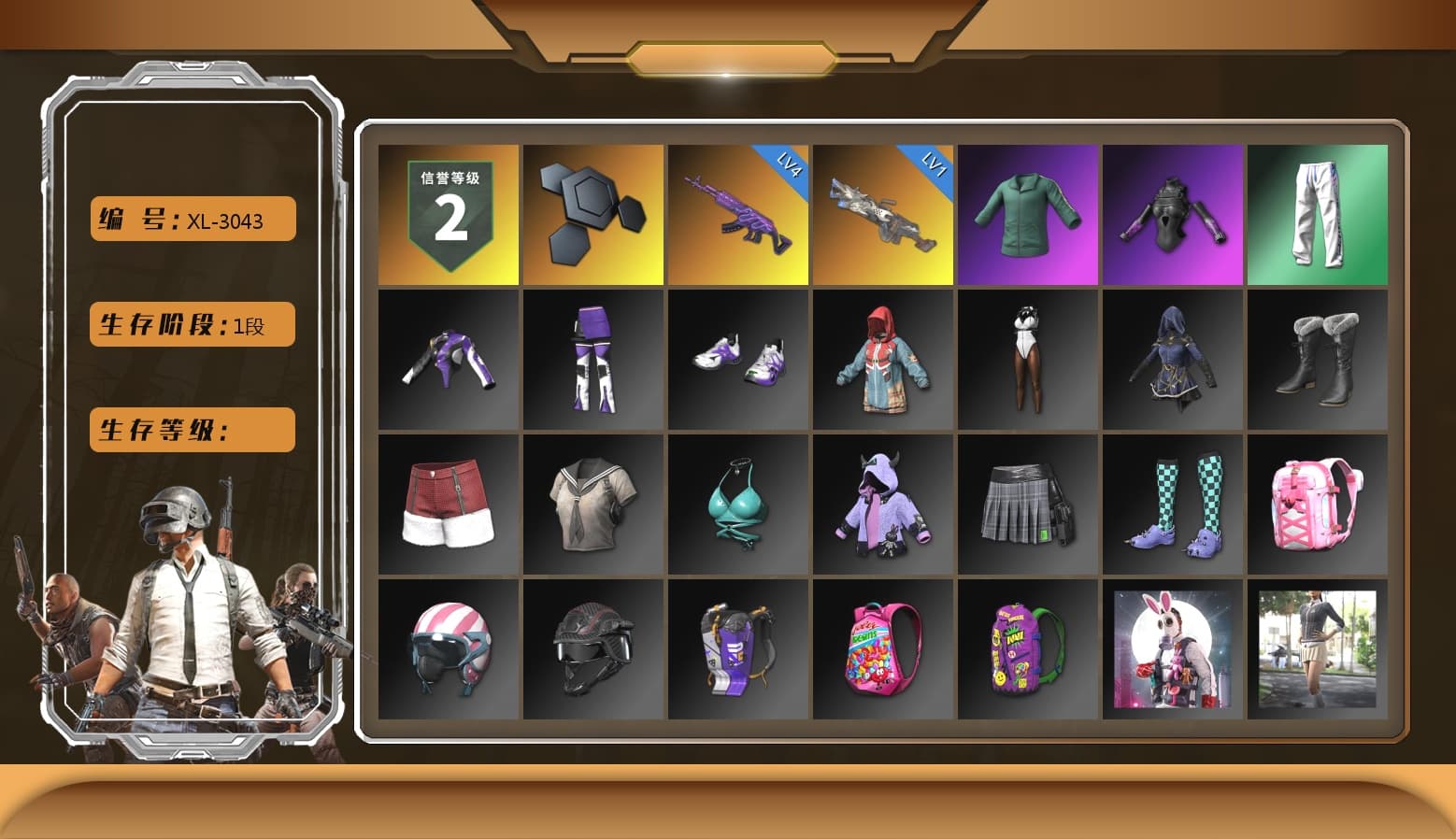Screen dimensions: 1456x839
Task: Click the reputation level 2 badge
Action: click(x=447, y=214)
